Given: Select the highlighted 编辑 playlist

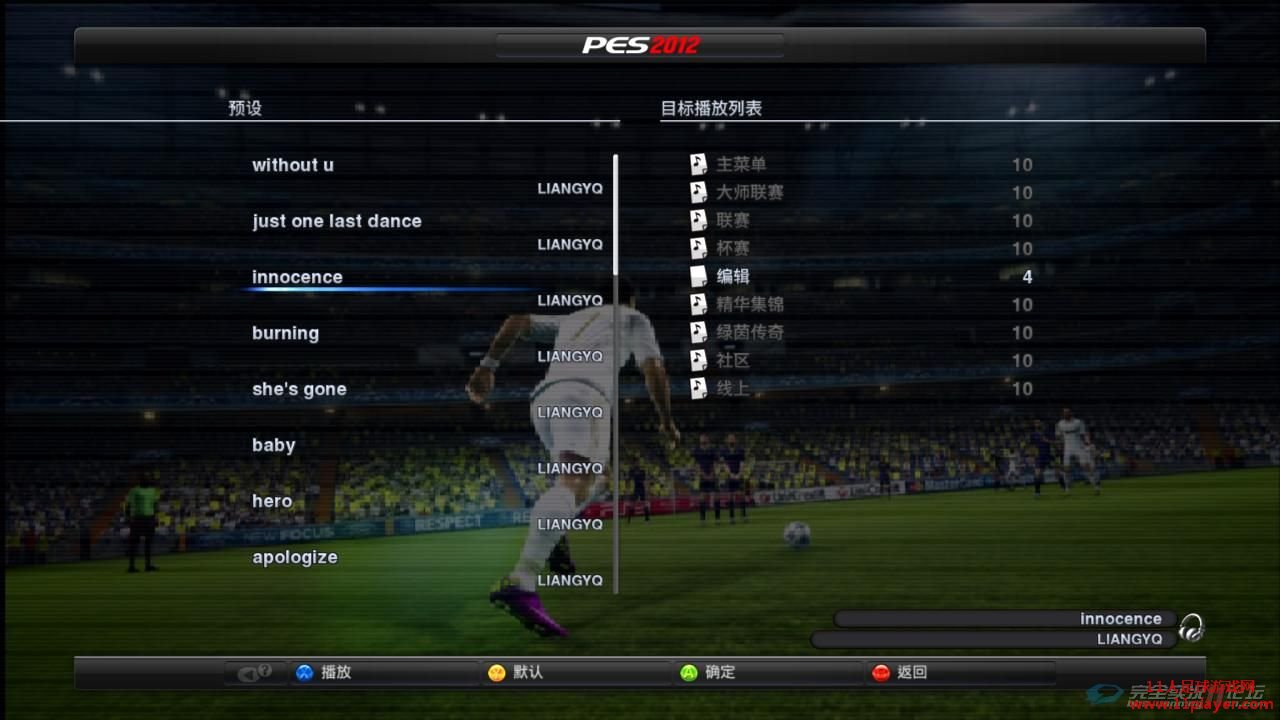Looking at the screenshot, I should pyautogui.click(x=733, y=276).
